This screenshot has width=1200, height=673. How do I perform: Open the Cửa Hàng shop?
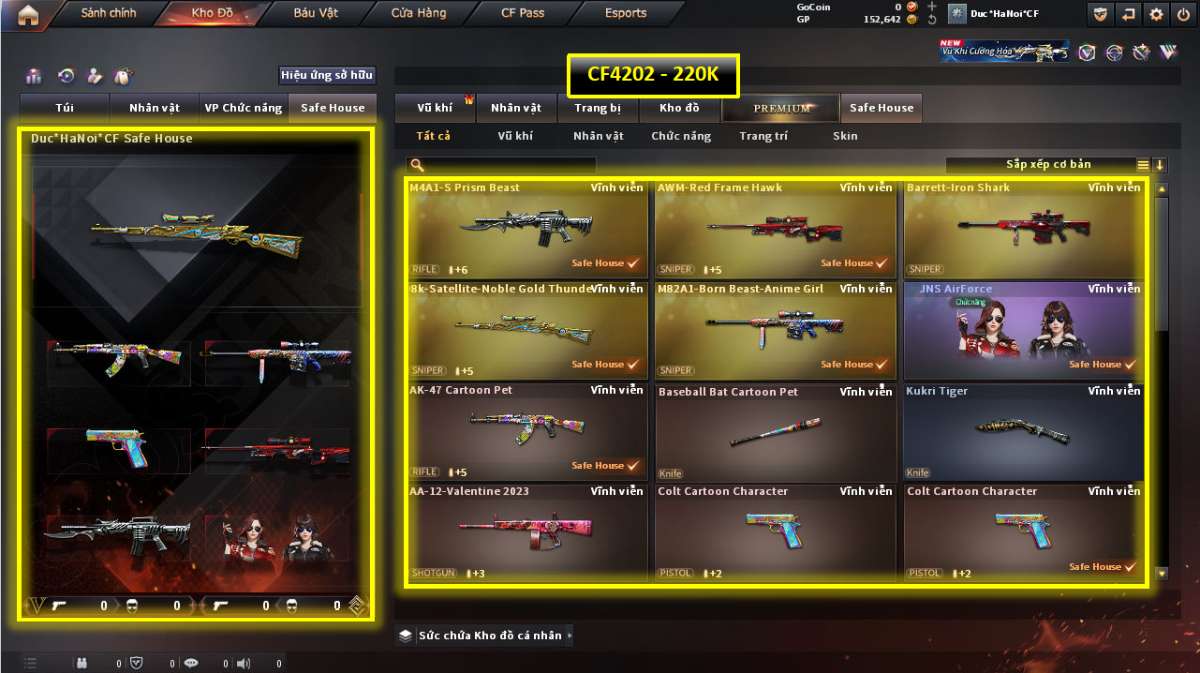(419, 14)
